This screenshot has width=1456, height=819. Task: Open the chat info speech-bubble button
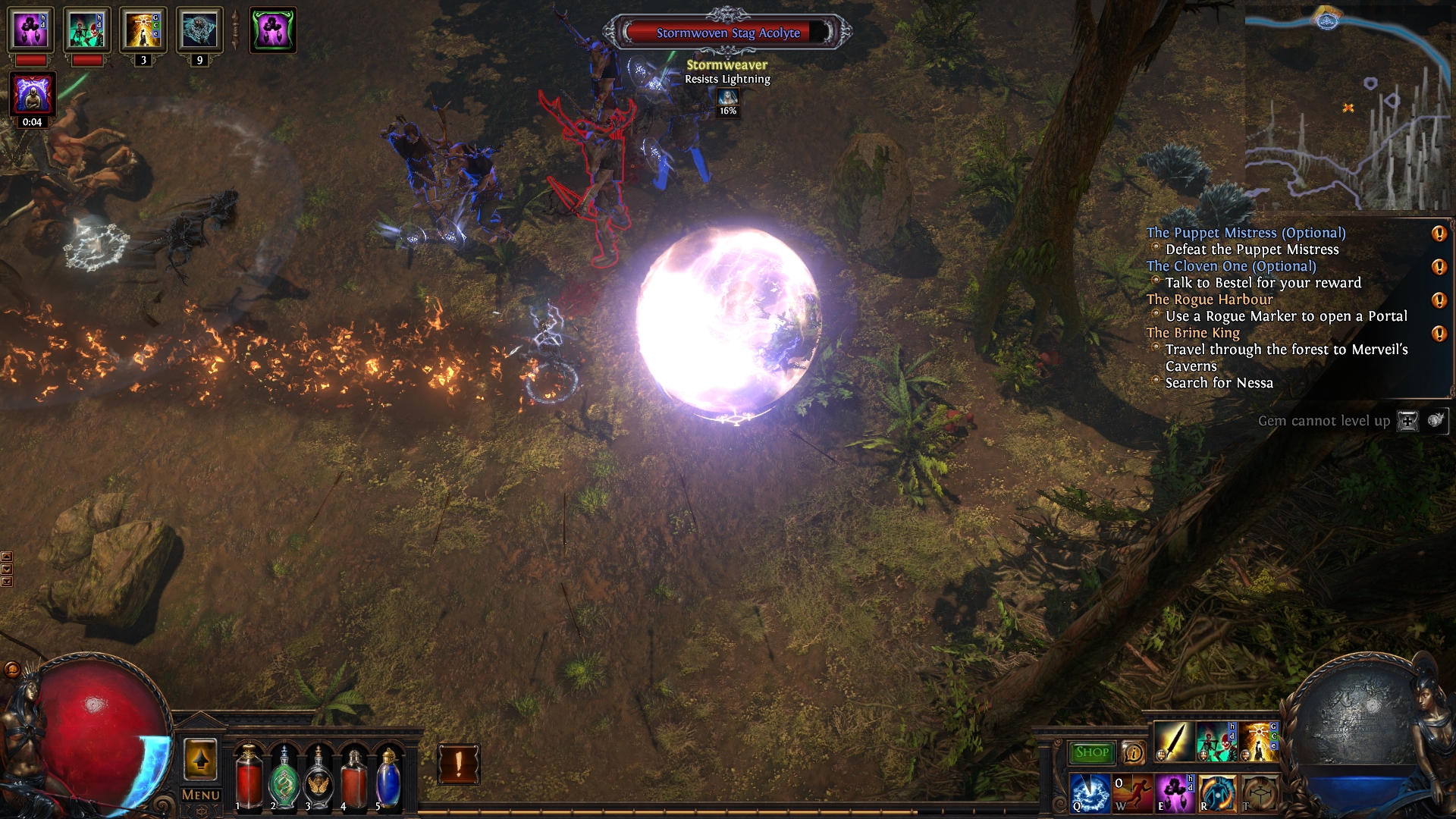coord(1133,753)
